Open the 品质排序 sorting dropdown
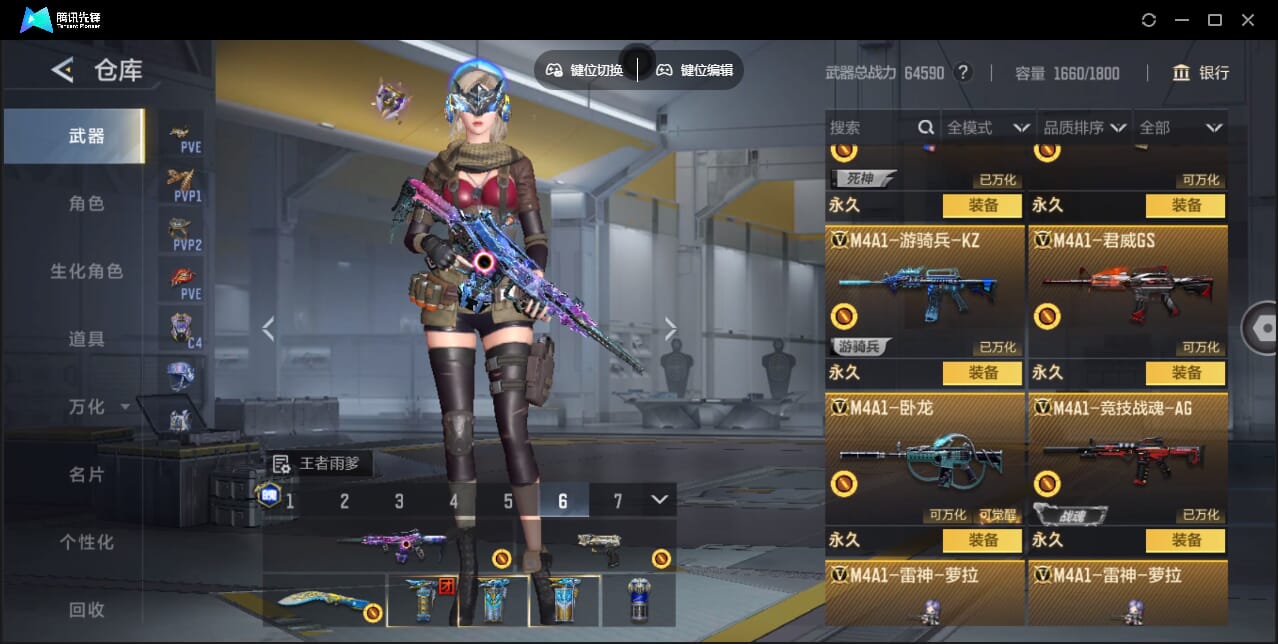The width and height of the screenshot is (1278, 644). point(1084,128)
